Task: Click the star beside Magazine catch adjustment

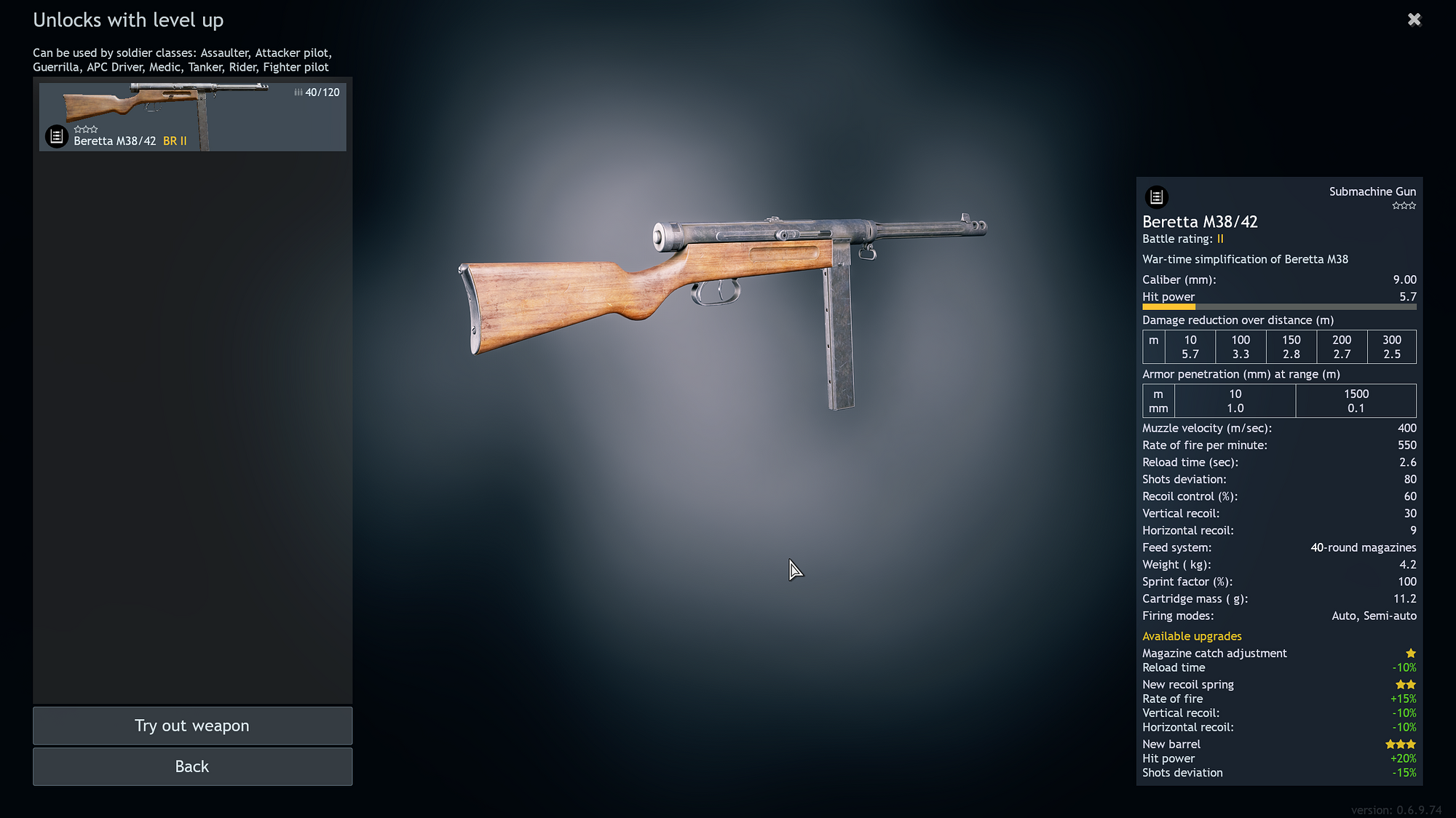Action: pyautogui.click(x=1411, y=653)
